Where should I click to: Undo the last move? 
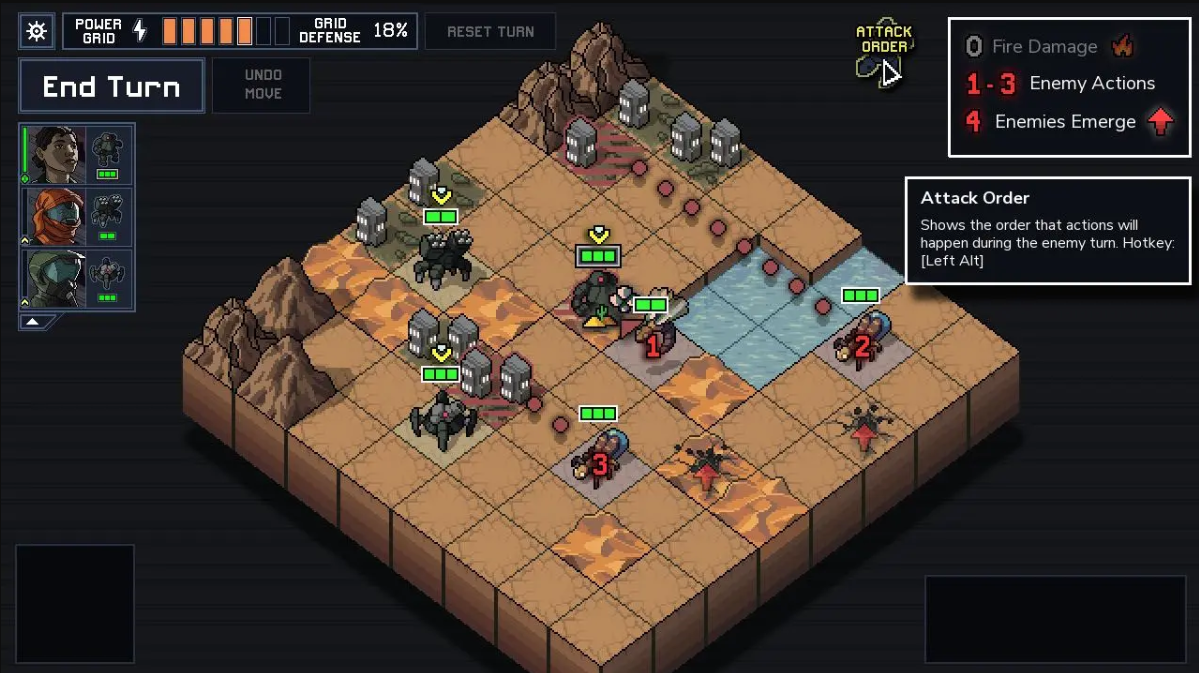click(x=262, y=85)
